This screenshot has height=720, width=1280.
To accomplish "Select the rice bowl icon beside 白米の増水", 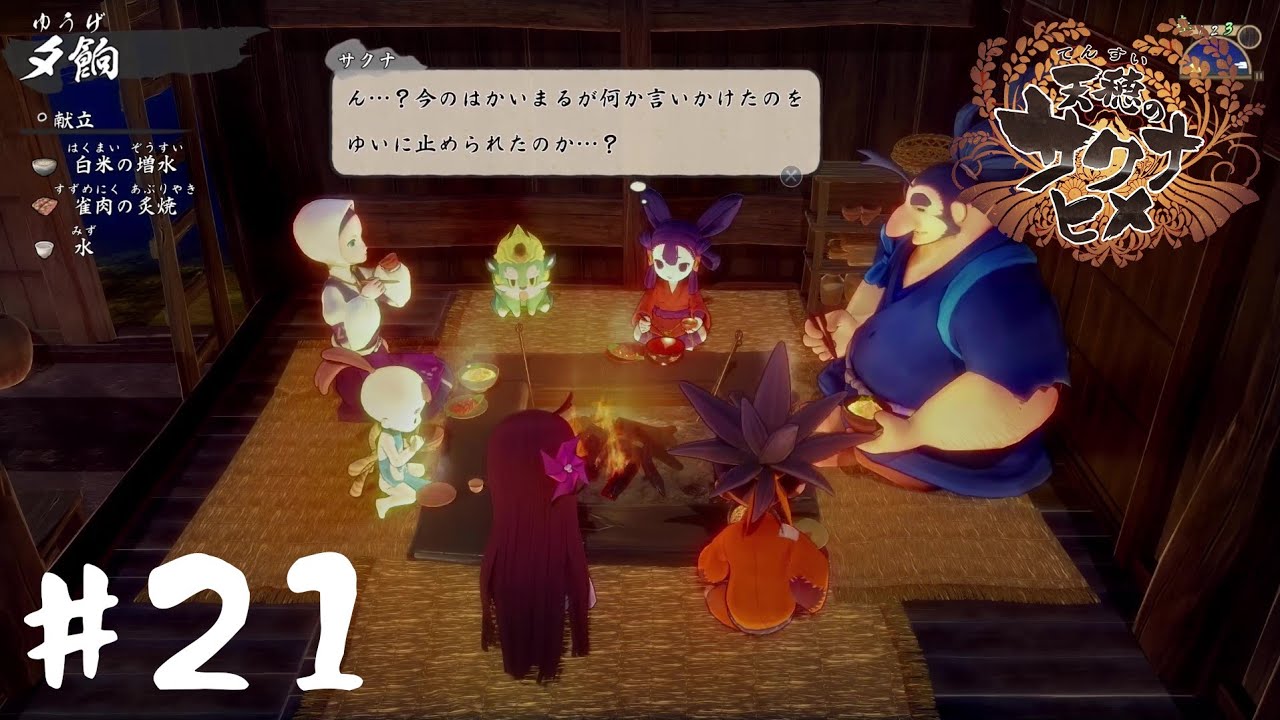I will click(x=43, y=167).
